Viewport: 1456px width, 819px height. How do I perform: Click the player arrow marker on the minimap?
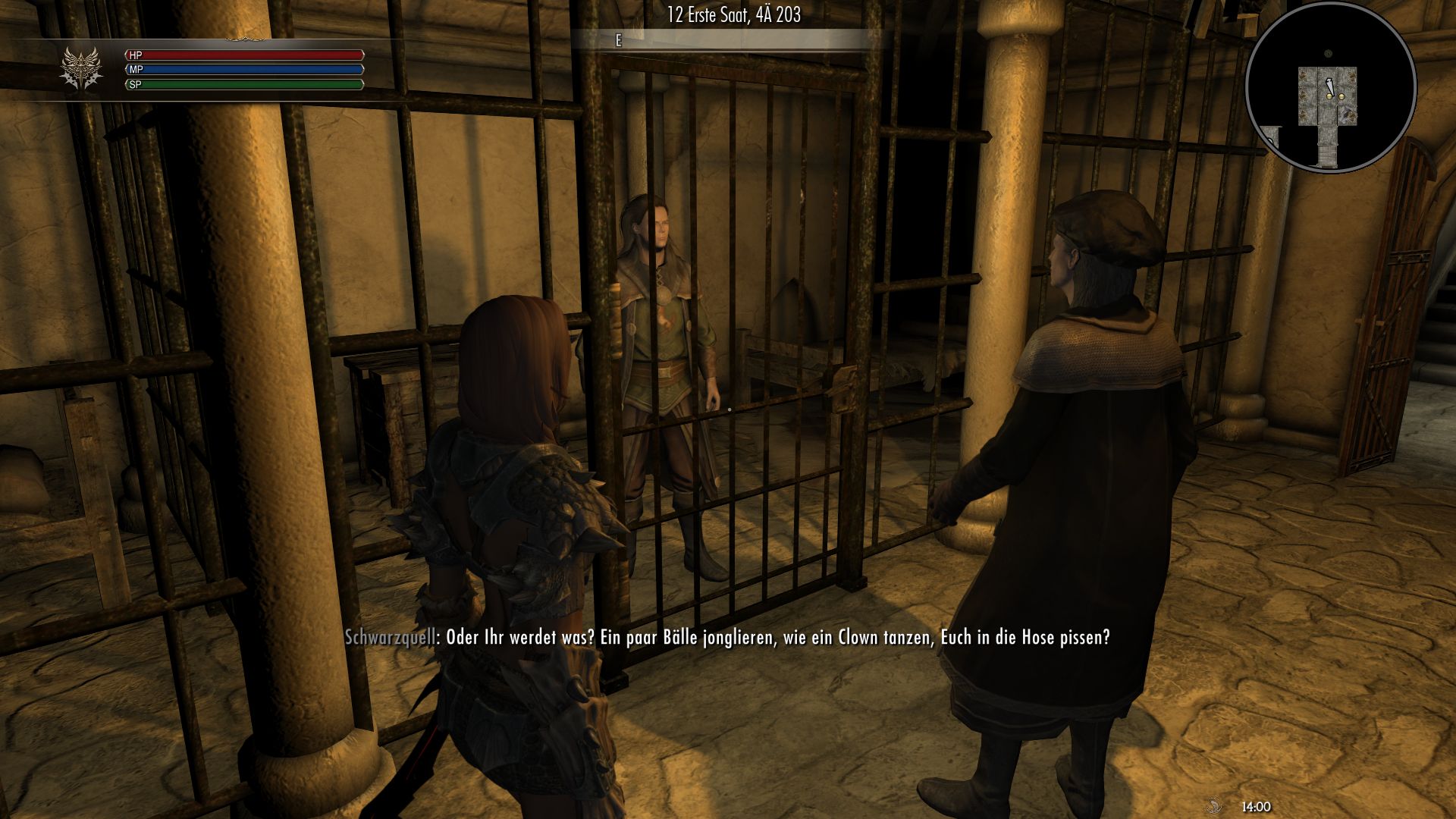tap(1329, 86)
